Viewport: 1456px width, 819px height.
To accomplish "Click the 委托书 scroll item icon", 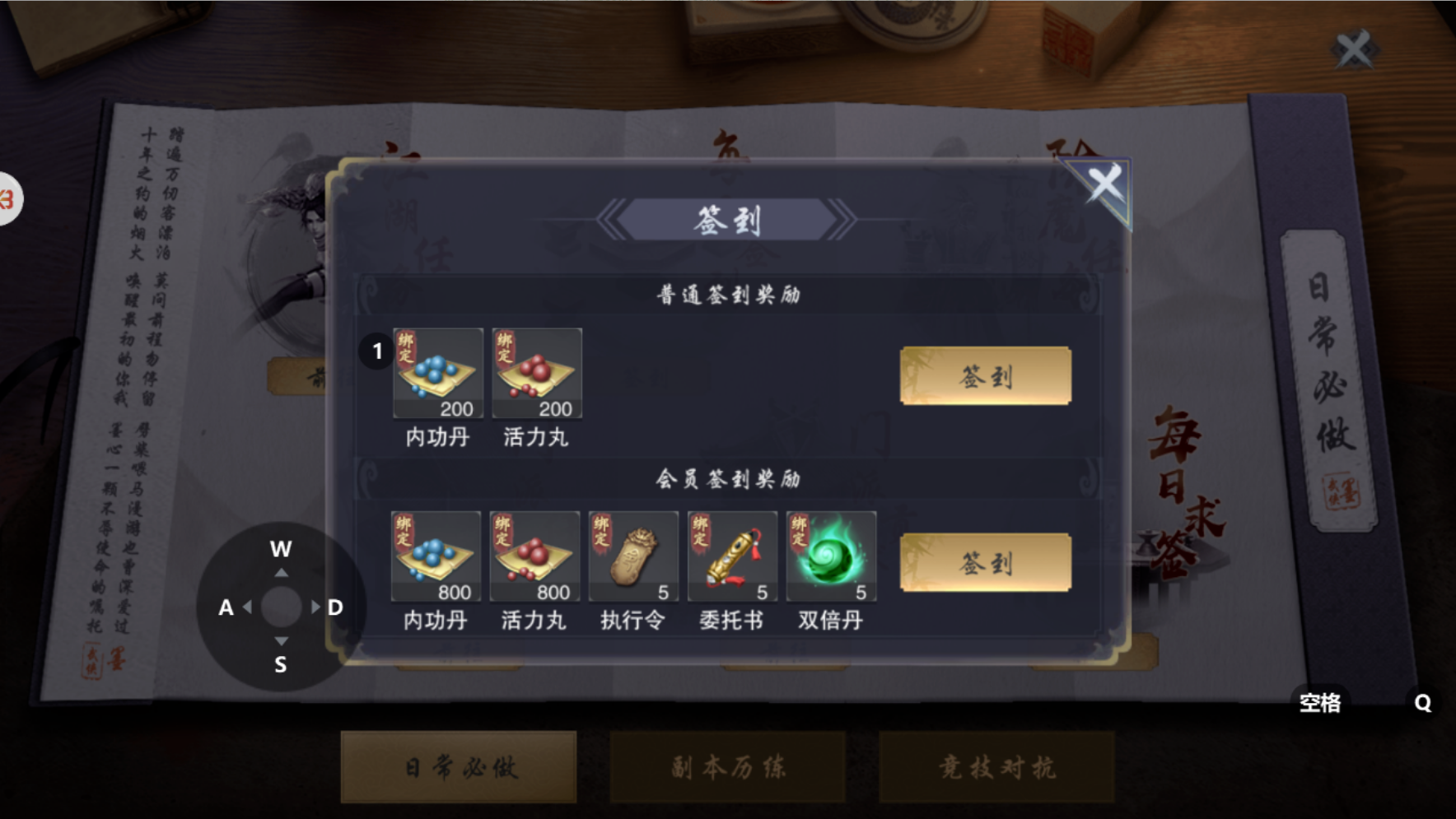I will point(732,557).
